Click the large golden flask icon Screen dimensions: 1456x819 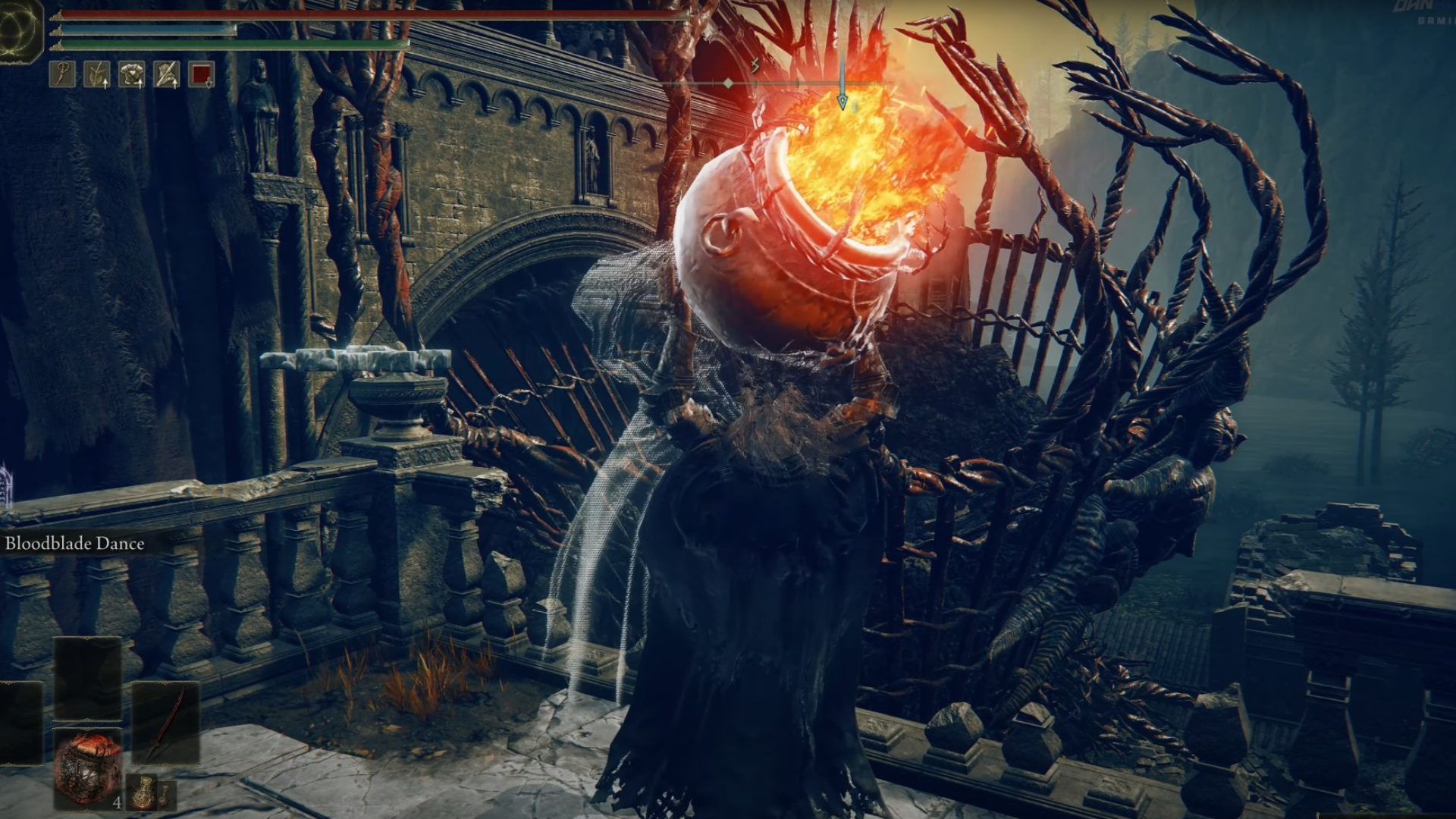(143, 792)
